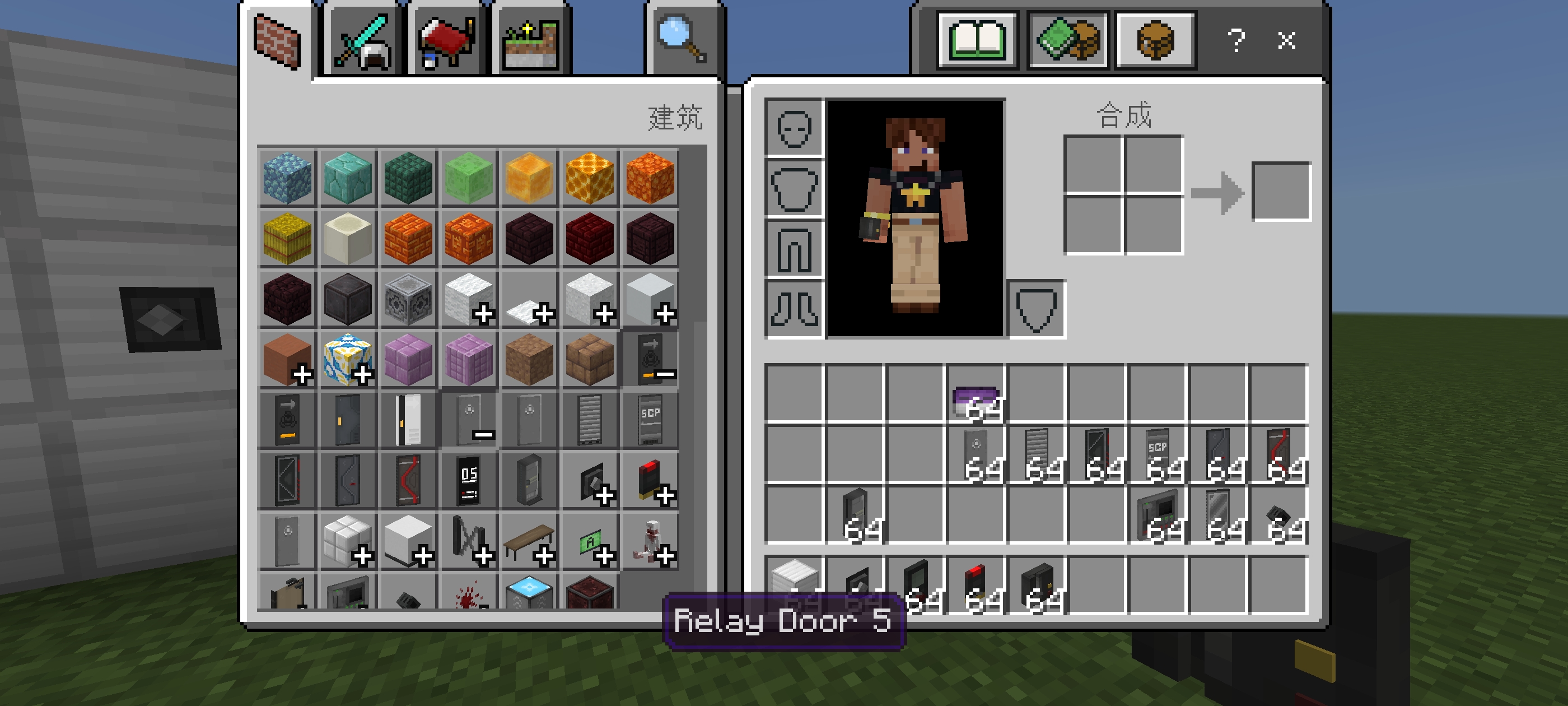Choose the hay bale block
Screen dimensions: 1568x706
pos(287,238)
